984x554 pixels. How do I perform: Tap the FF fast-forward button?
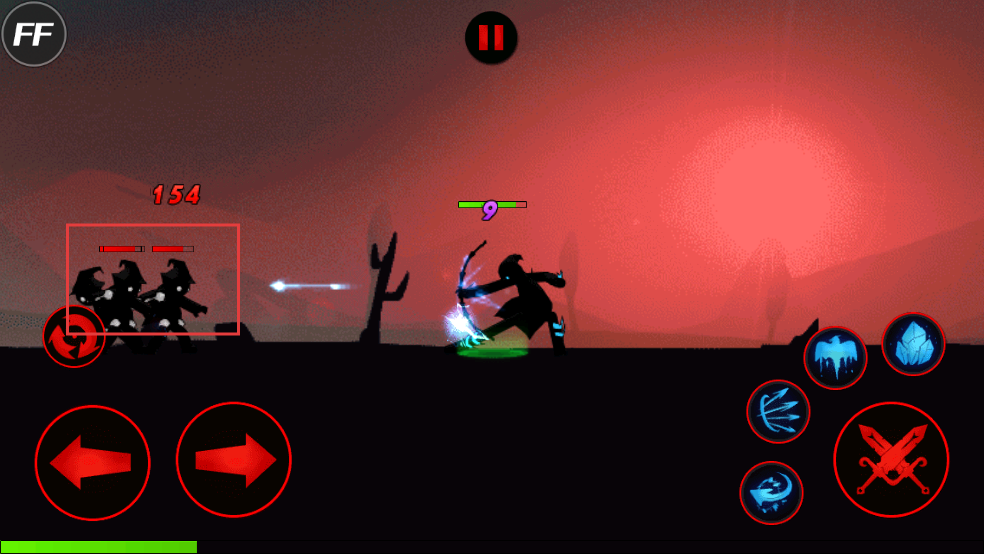[34, 34]
